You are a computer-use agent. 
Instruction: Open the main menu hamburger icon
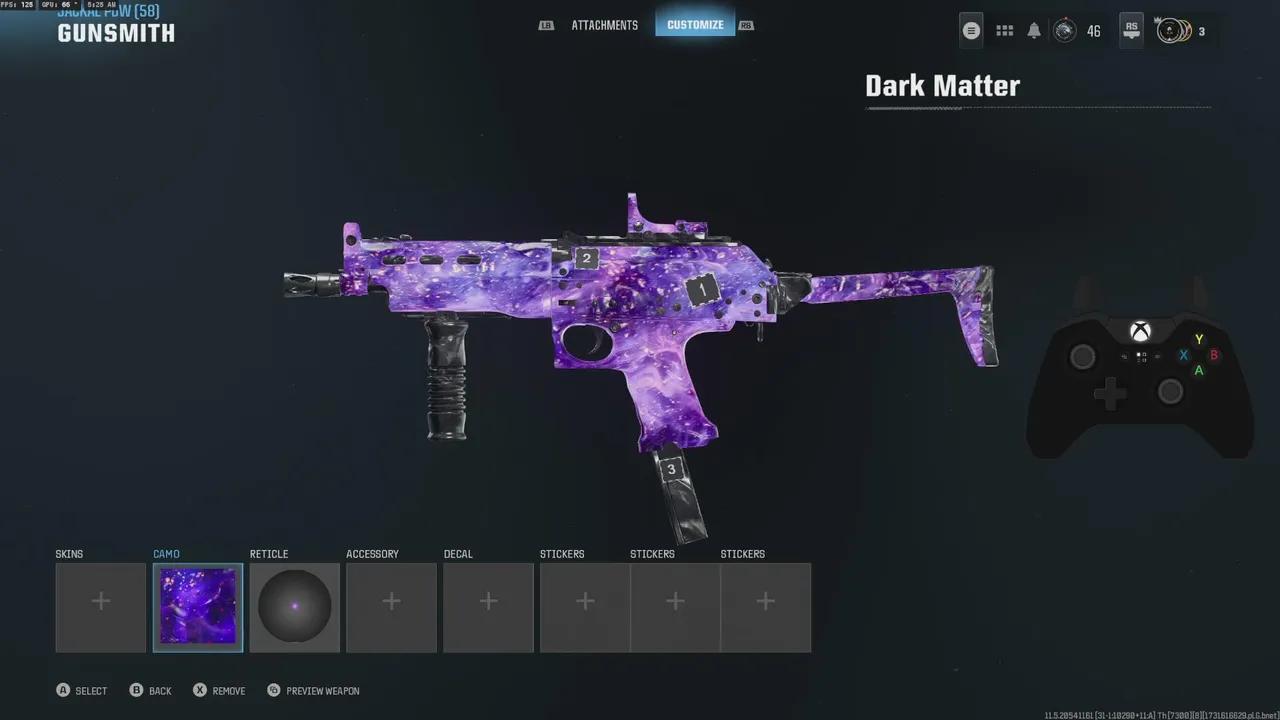[x=970, y=30]
